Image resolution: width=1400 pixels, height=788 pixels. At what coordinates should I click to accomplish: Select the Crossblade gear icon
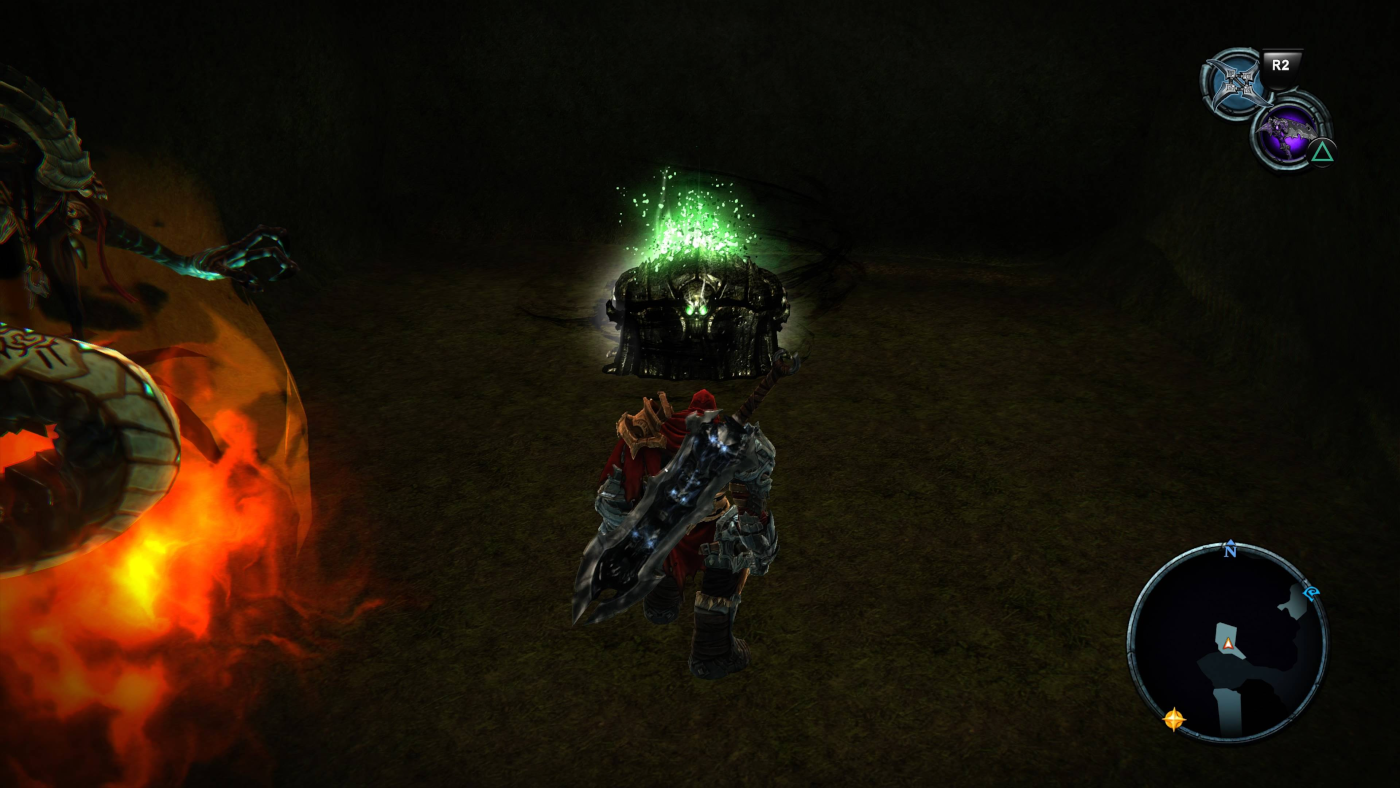pyautogui.click(x=1236, y=84)
